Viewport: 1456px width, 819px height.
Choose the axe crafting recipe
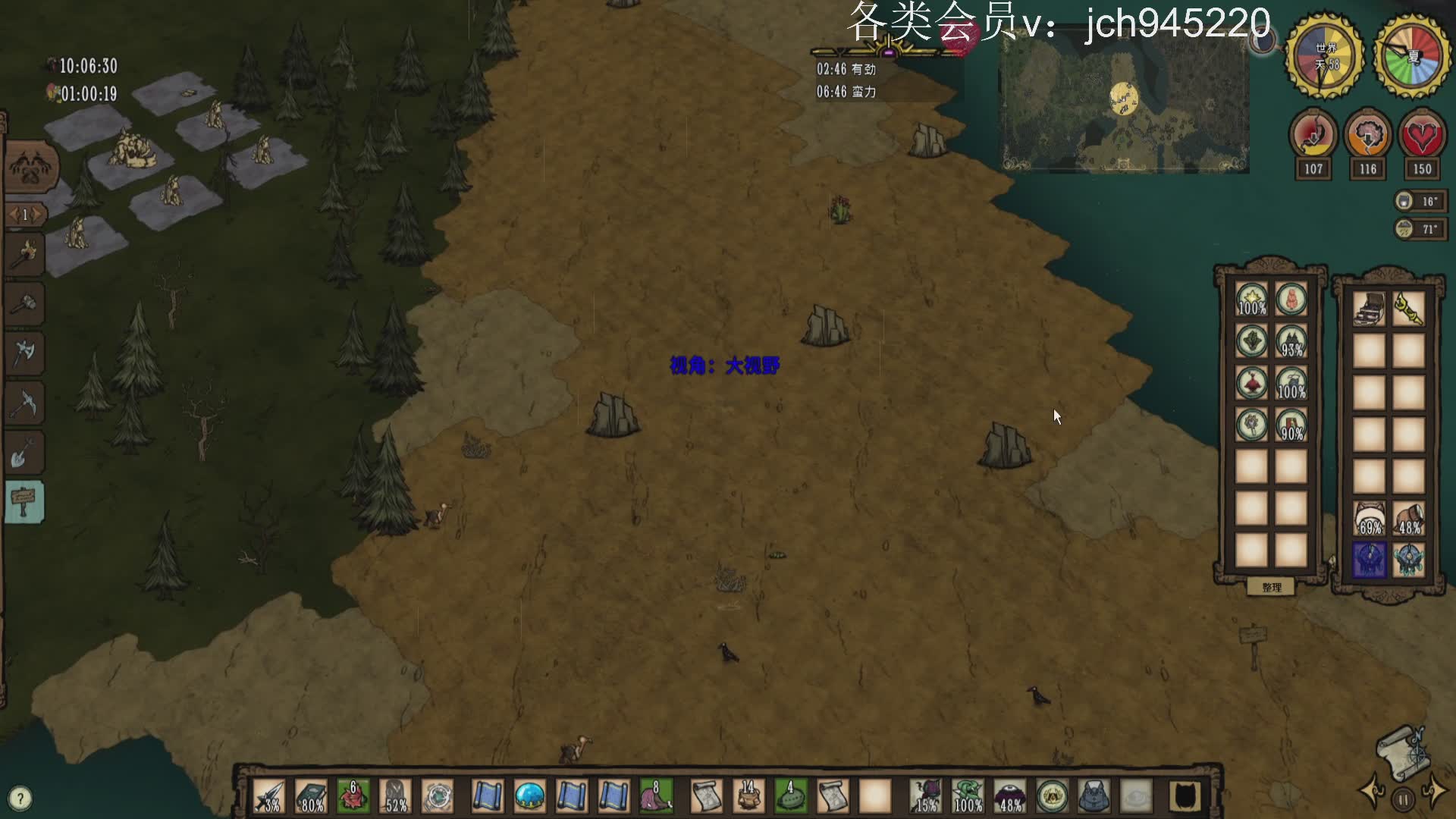coord(25,353)
